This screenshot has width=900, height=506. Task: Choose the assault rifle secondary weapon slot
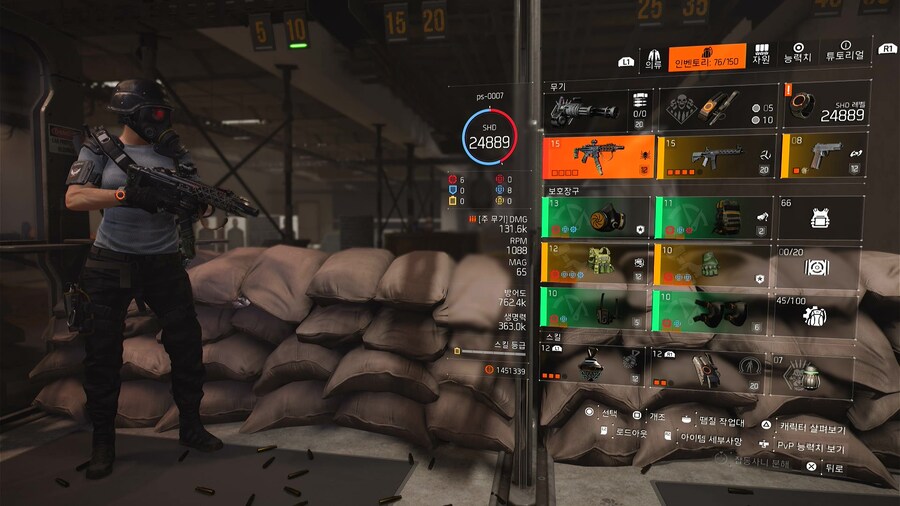pos(716,156)
